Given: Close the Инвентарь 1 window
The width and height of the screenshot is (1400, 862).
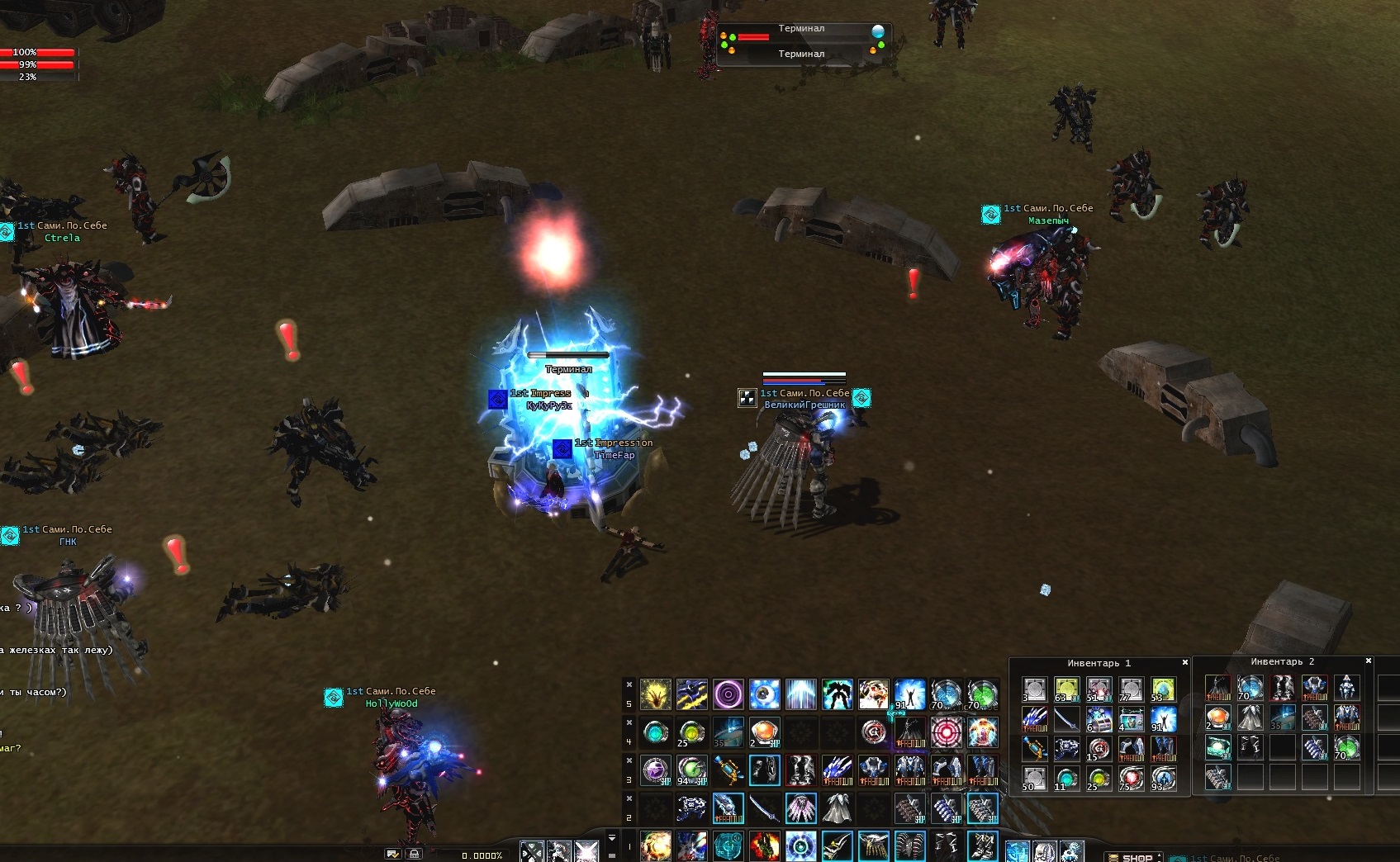Looking at the screenshot, I should [x=1185, y=662].
